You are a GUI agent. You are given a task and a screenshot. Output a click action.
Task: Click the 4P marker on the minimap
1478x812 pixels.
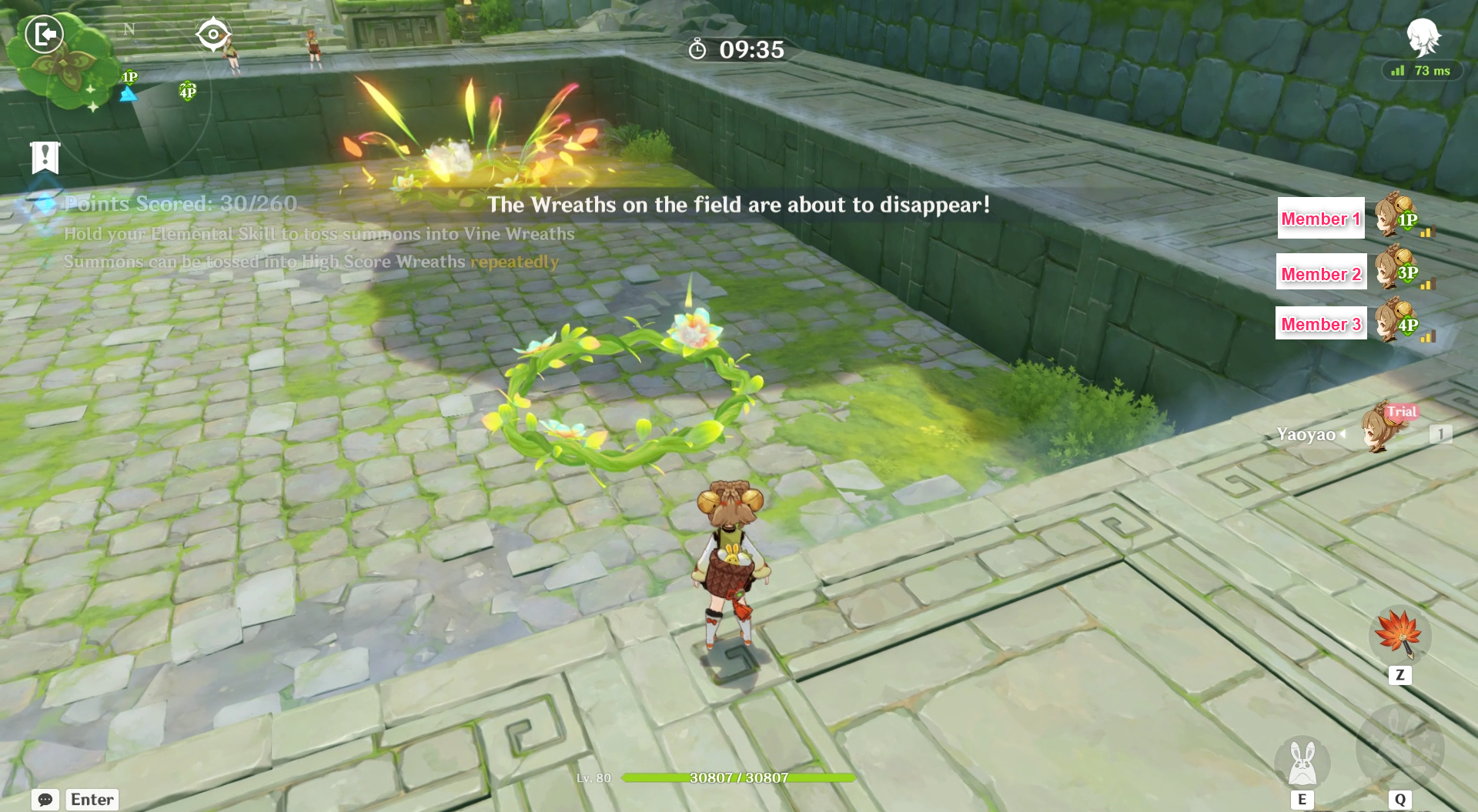point(186,92)
